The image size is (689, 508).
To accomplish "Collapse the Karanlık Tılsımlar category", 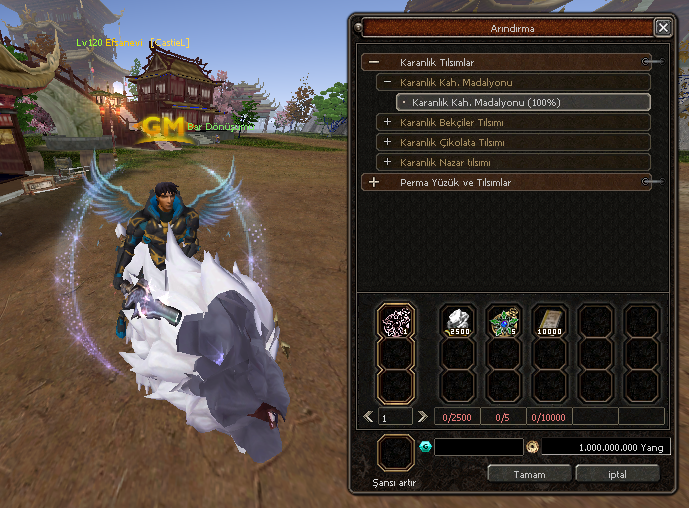I will click(374, 62).
